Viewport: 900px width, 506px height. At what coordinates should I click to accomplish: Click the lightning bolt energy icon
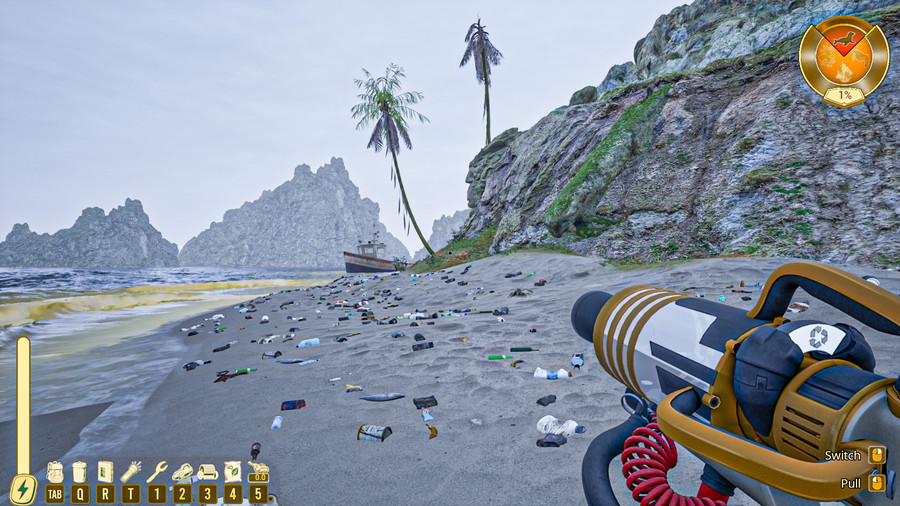tap(22, 490)
